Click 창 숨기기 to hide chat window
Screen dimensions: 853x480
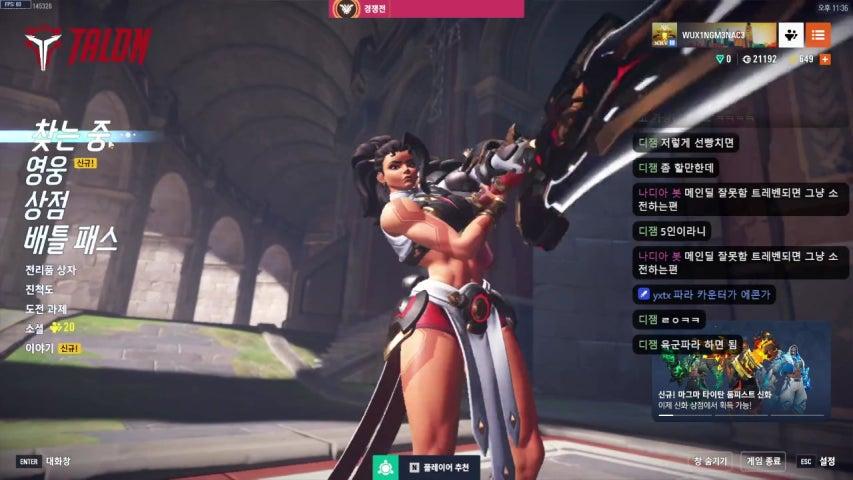pyautogui.click(x=711, y=461)
